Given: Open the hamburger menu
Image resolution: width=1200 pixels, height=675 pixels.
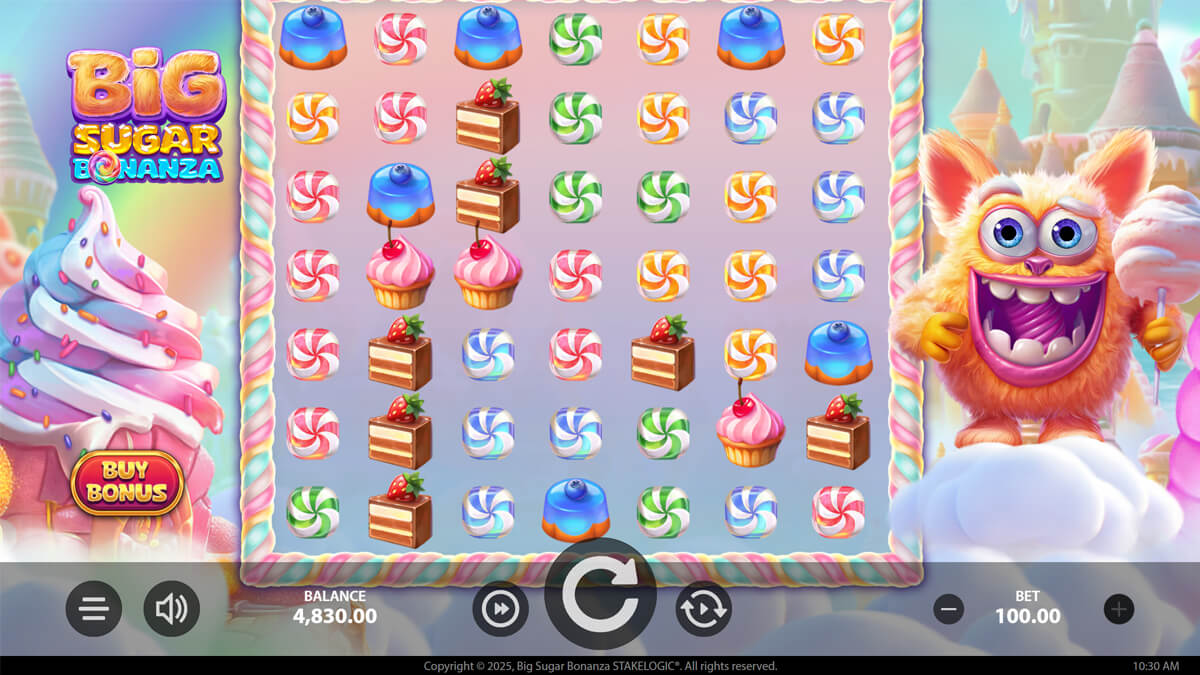Looking at the screenshot, I should pos(94,609).
